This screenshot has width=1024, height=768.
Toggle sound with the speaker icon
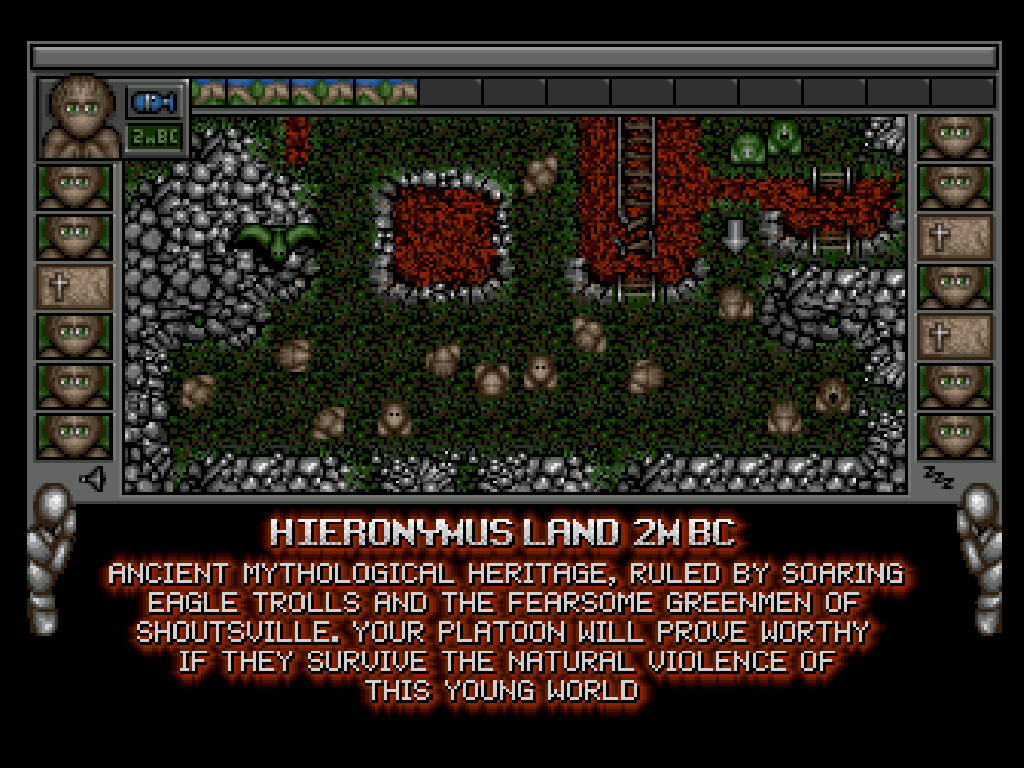(93, 480)
